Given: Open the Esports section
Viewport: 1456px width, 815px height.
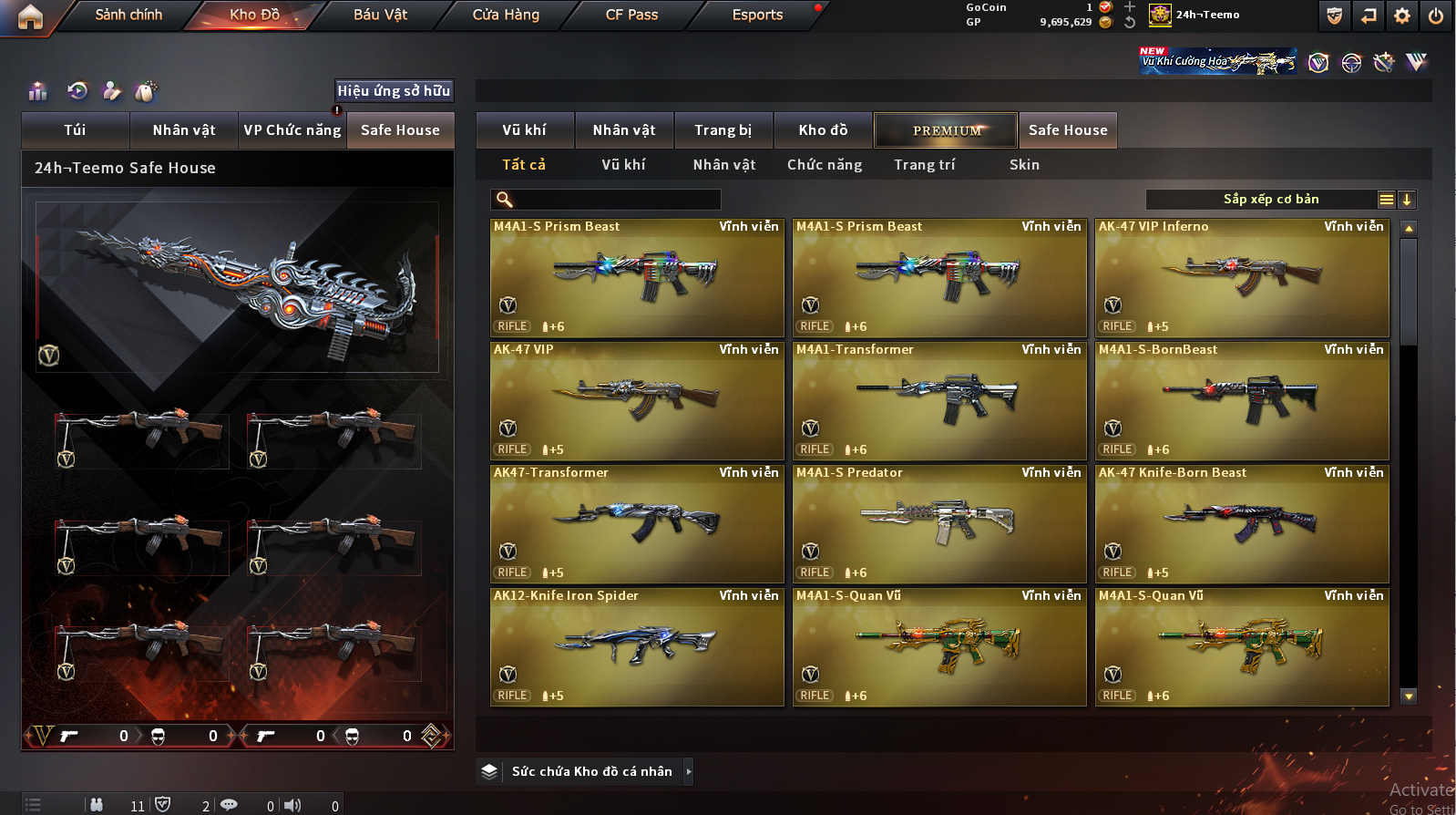Looking at the screenshot, I should point(757,15).
